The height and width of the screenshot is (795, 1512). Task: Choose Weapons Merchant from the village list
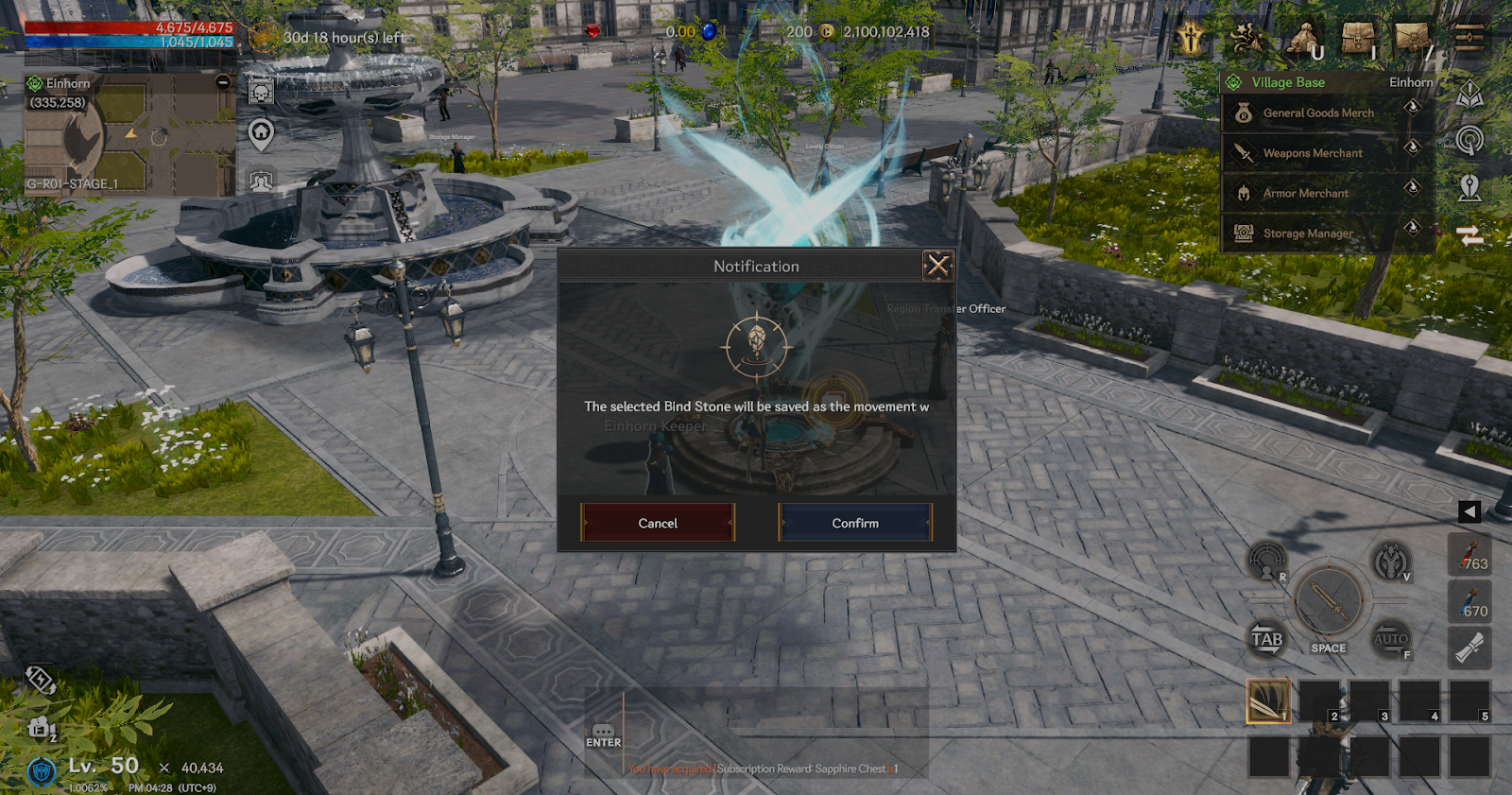coord(1313,153)
